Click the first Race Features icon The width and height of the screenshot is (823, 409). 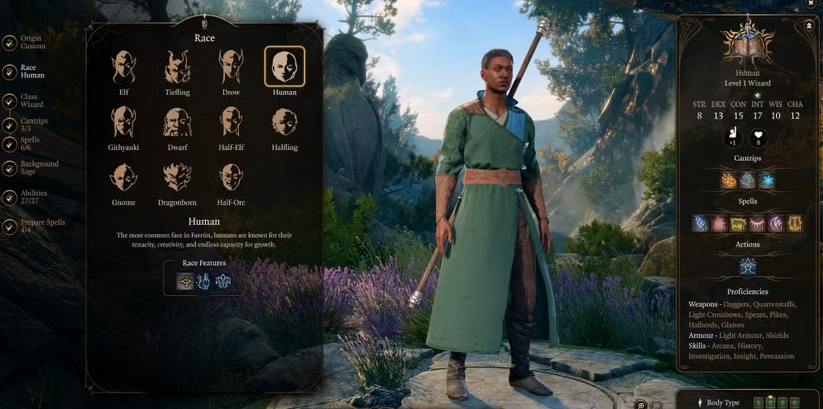(x=185, y=282)
